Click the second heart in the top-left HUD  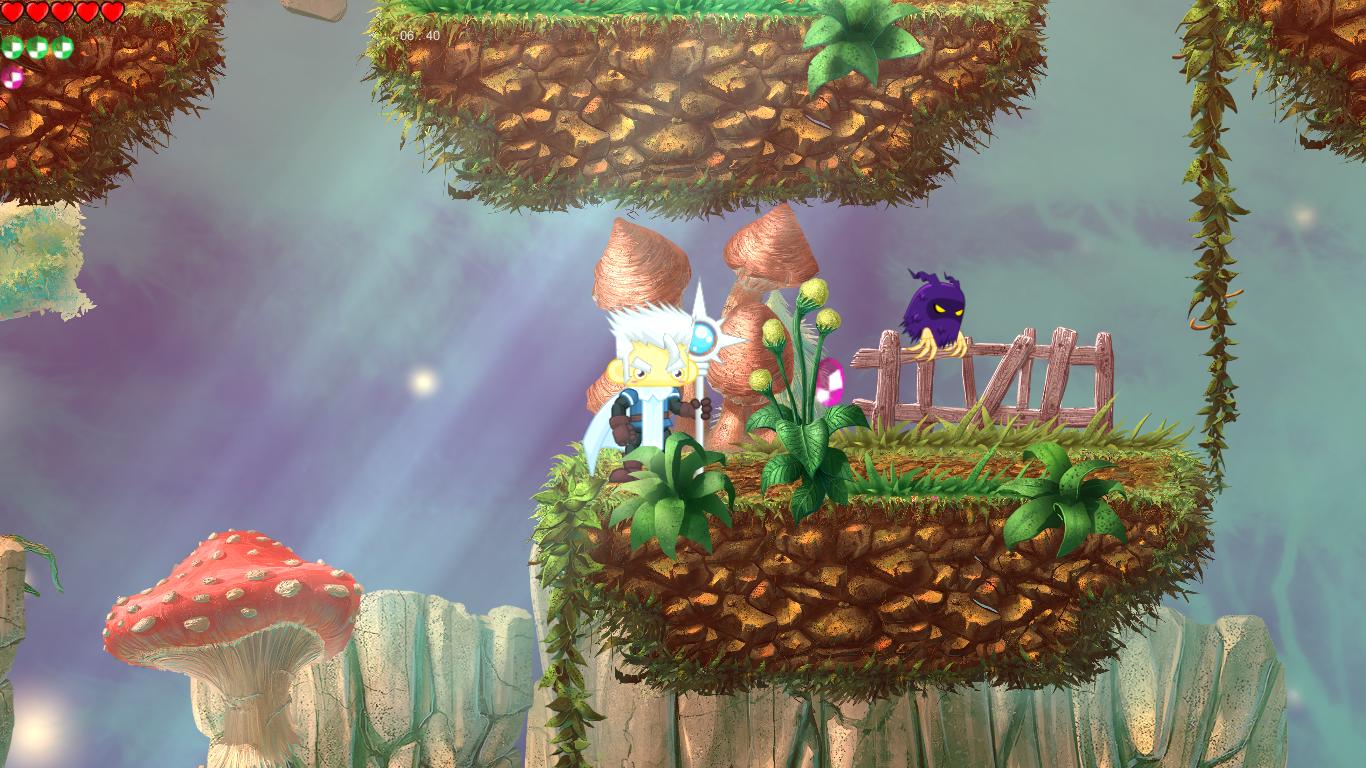point(37,10)
